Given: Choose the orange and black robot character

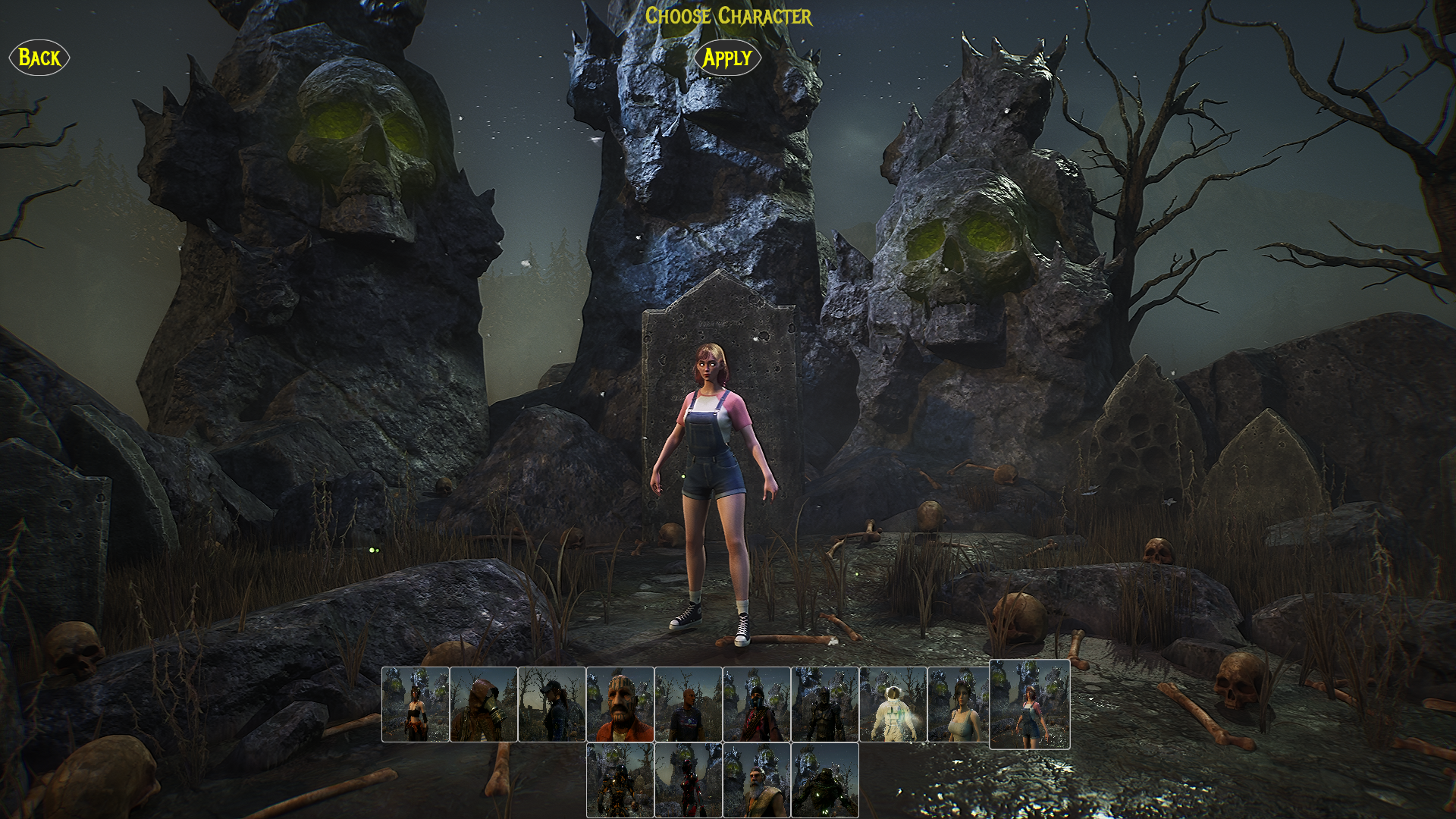Looking at the screenshot, I should [x=620, y=780].
